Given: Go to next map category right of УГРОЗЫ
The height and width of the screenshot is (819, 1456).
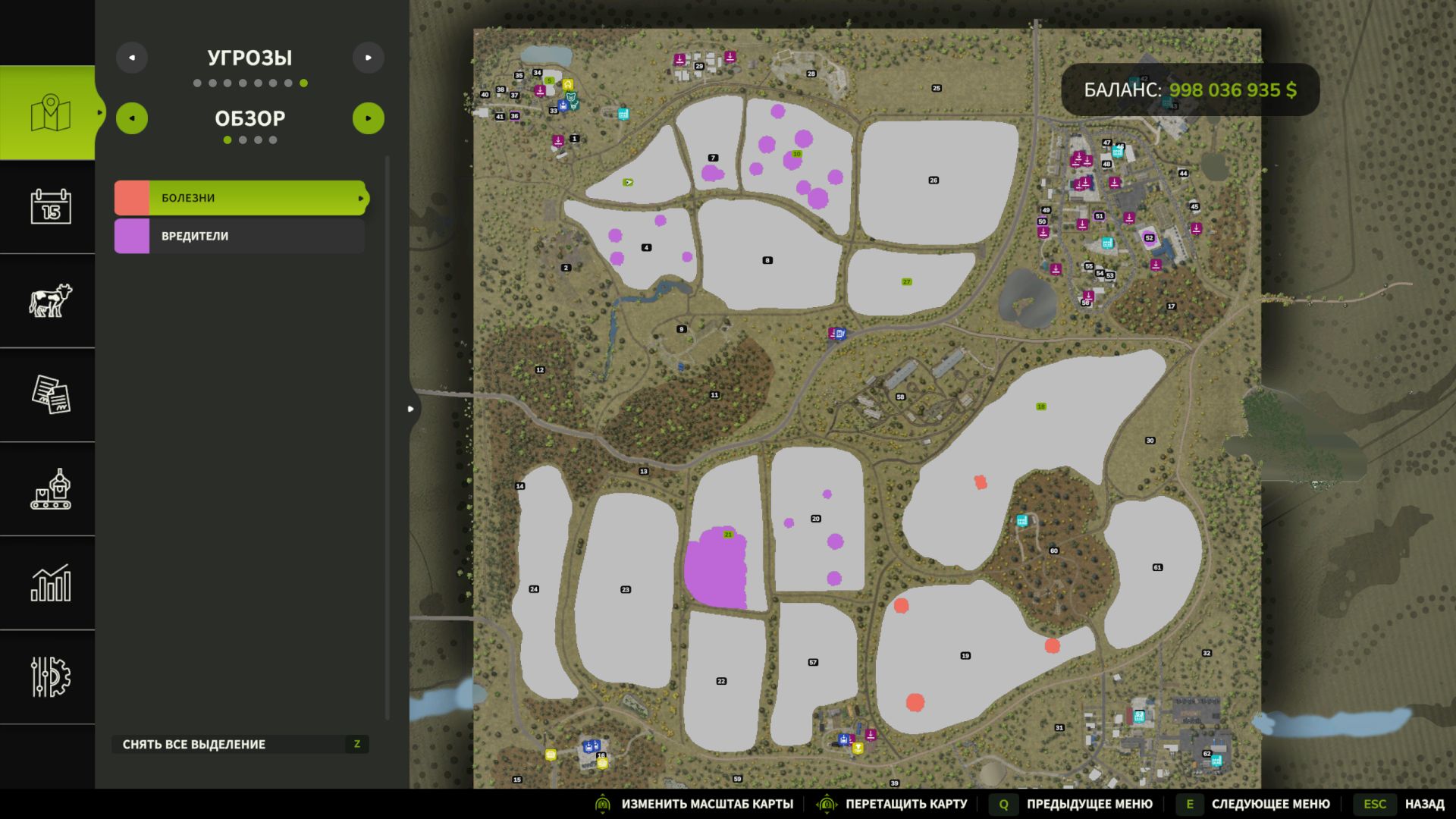Looking at the screenshot, I should [369, 58].
